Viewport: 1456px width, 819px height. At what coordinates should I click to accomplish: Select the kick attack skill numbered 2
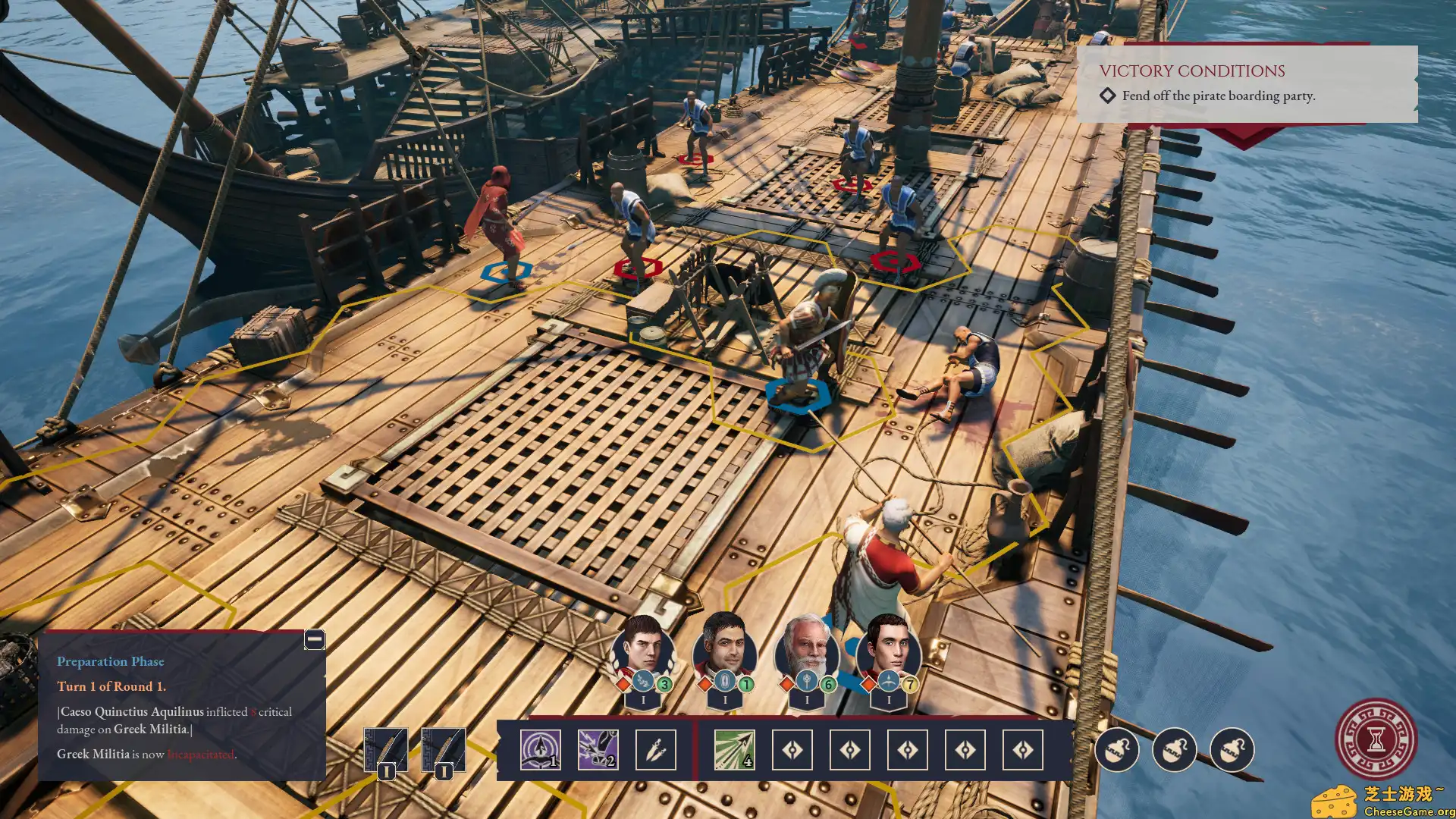(x=598, y=750)
